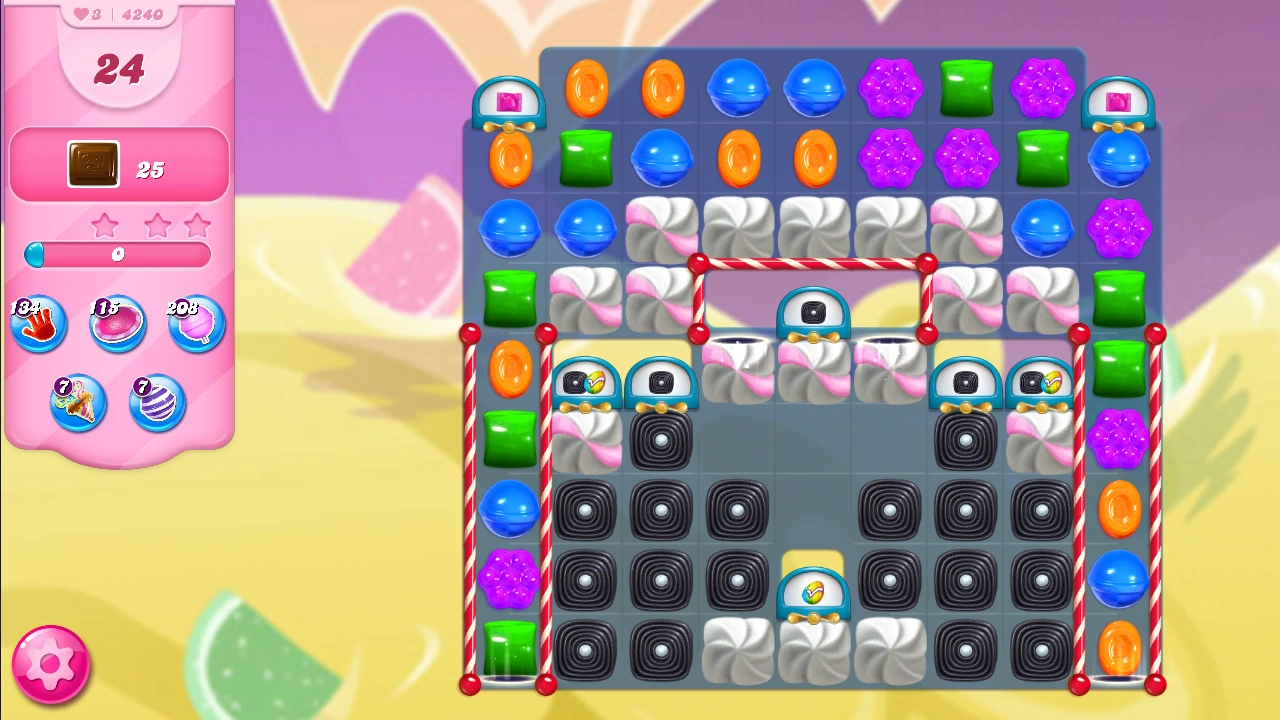The width and height of the screenshot is (1280, 720).
Task: Select the green candy in the bottom-left corner
Action: point(509,650)
